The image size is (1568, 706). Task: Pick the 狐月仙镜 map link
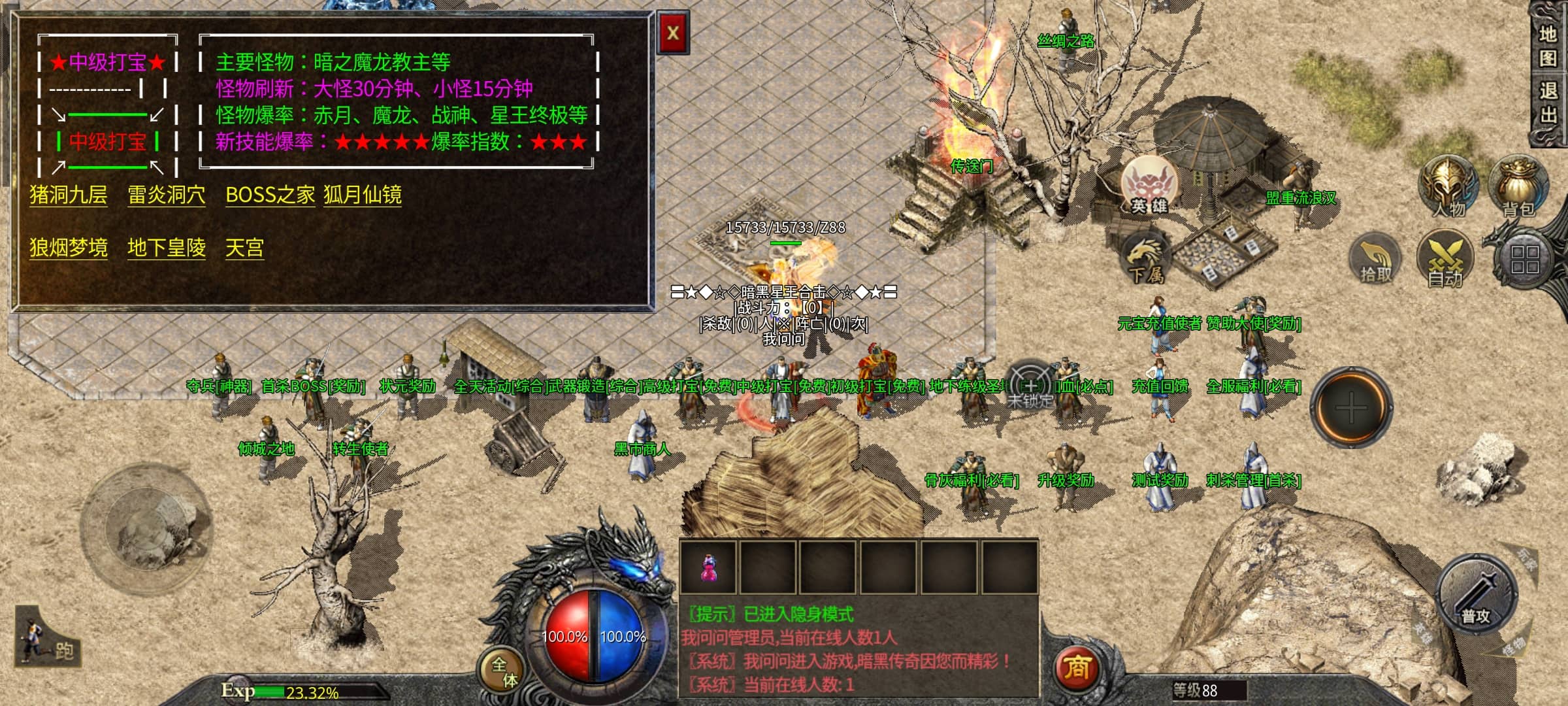tap(363, 195)
